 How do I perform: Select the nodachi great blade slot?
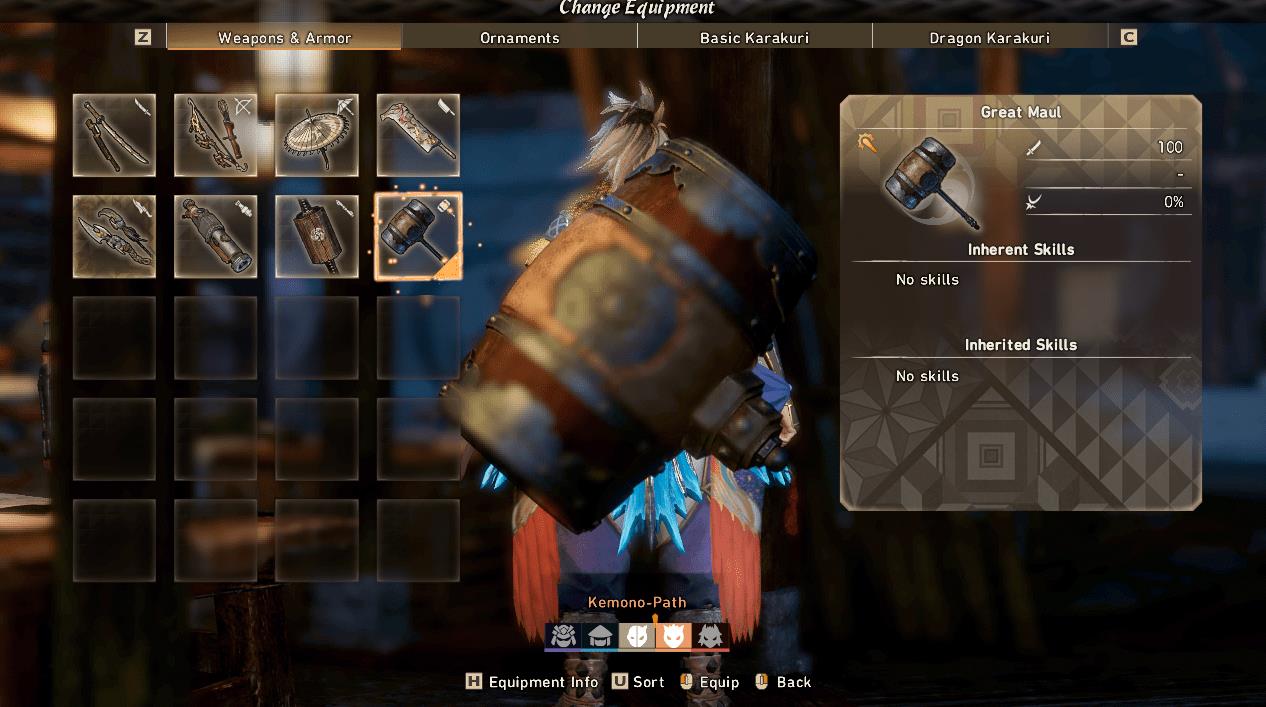[418, 135]
